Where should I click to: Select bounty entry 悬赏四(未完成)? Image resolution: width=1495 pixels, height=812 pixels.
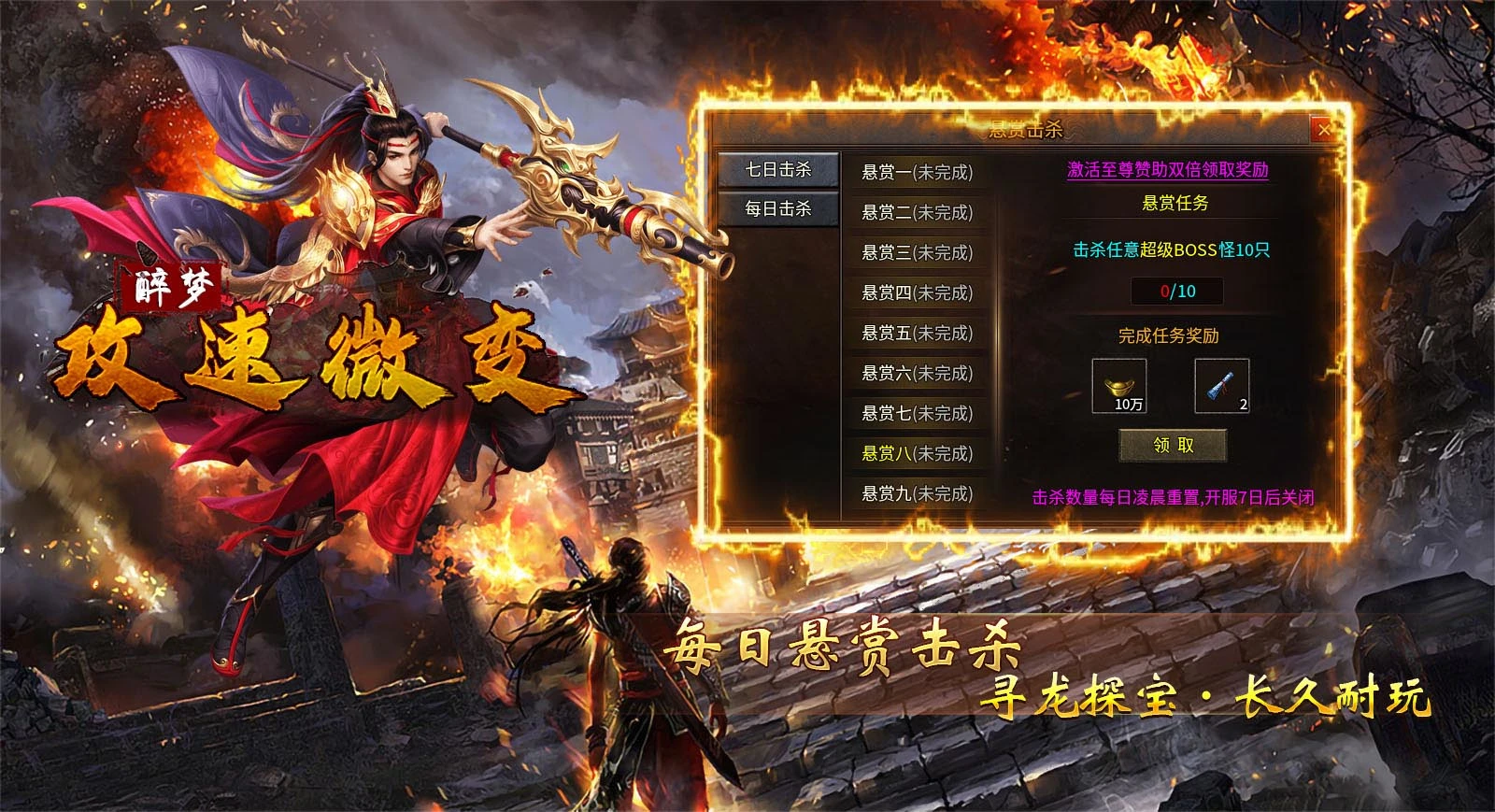920,292
